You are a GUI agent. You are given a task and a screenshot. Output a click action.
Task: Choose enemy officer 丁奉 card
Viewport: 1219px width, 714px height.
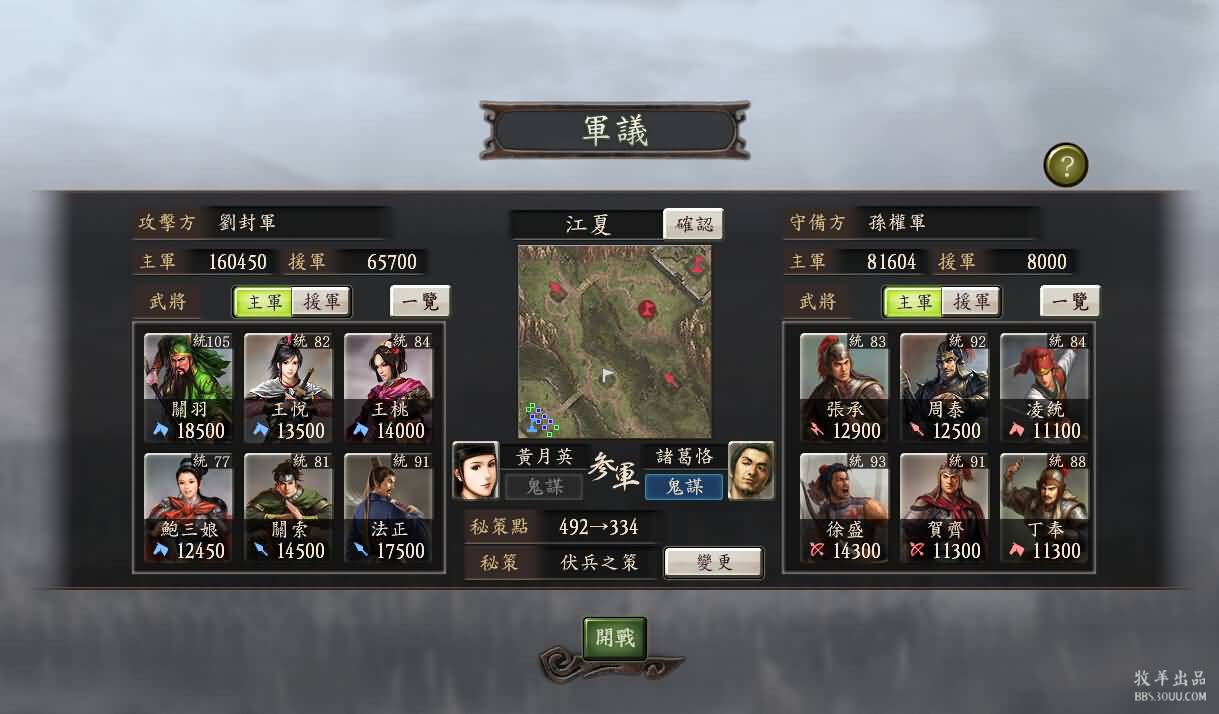(1044, 507)
